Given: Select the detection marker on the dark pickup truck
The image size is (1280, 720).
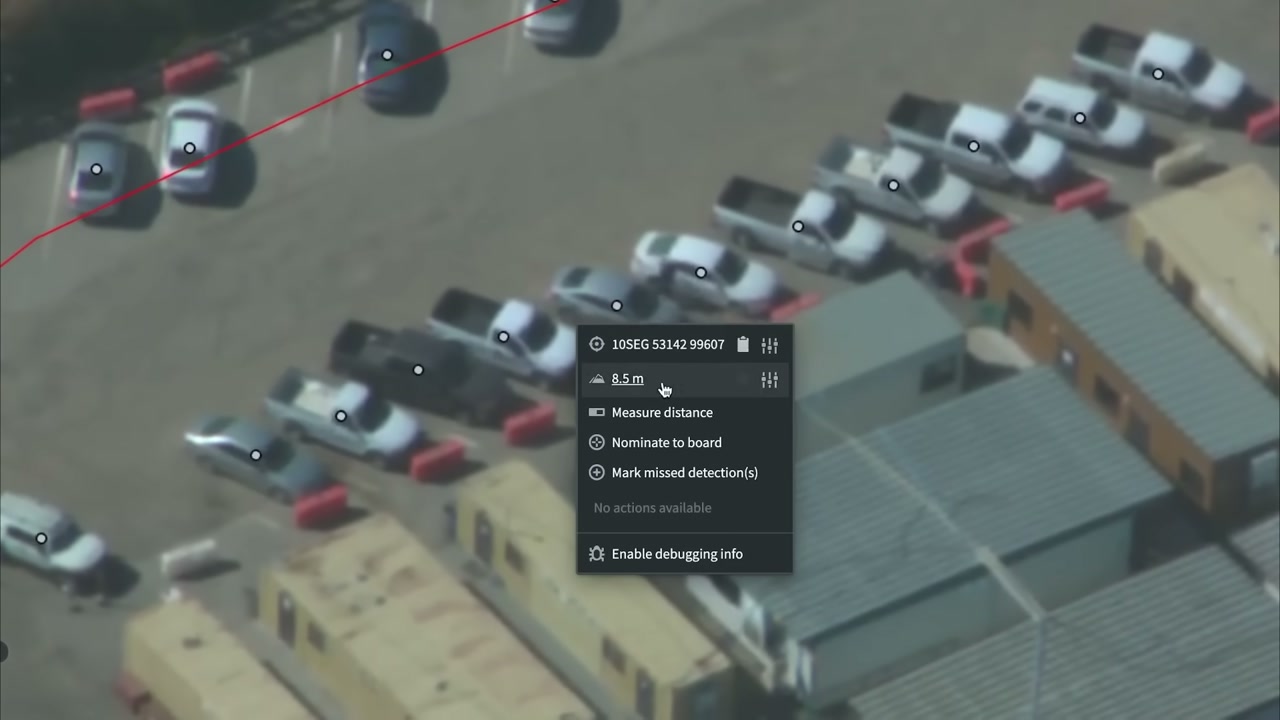Looking at the screenshot, I should click(x=418, y=370).
